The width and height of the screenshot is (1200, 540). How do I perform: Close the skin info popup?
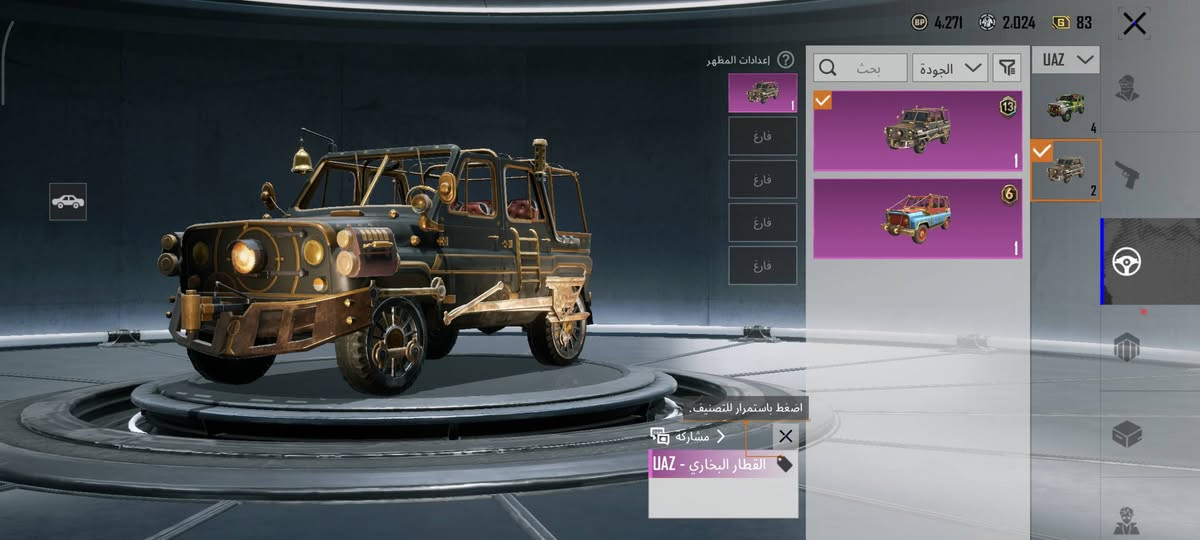785,436
